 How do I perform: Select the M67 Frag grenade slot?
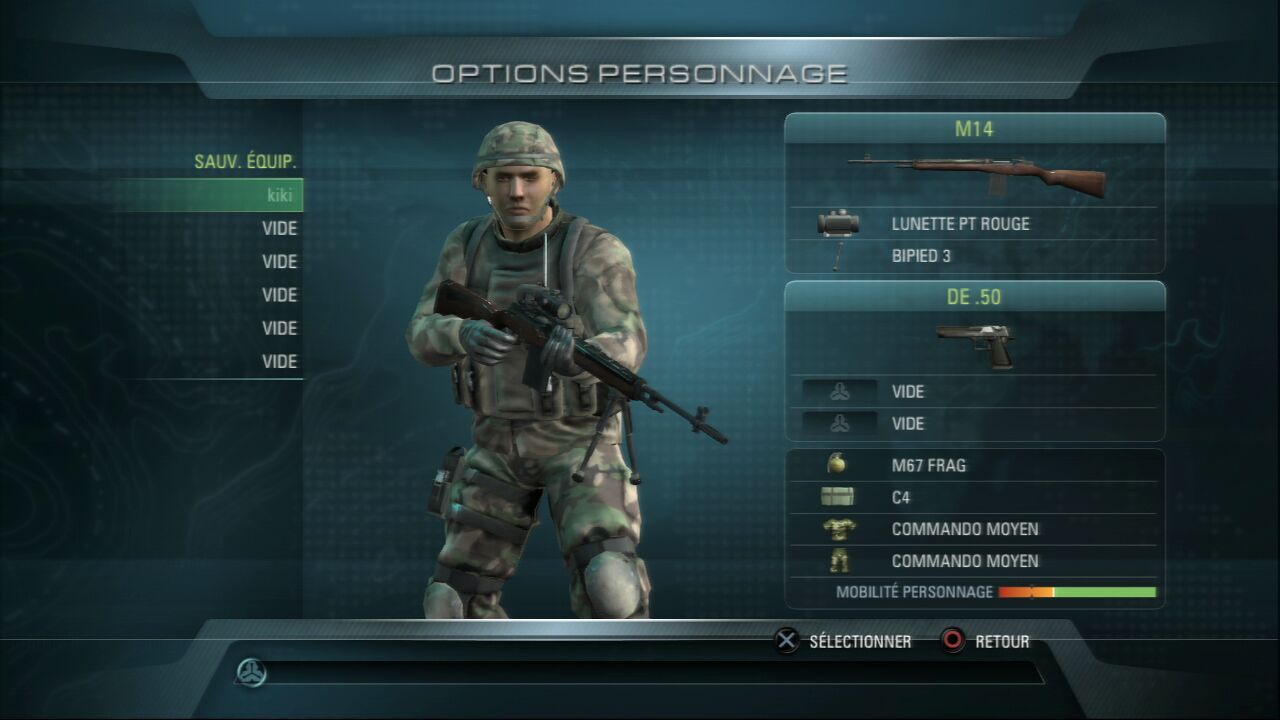[928, 465]
